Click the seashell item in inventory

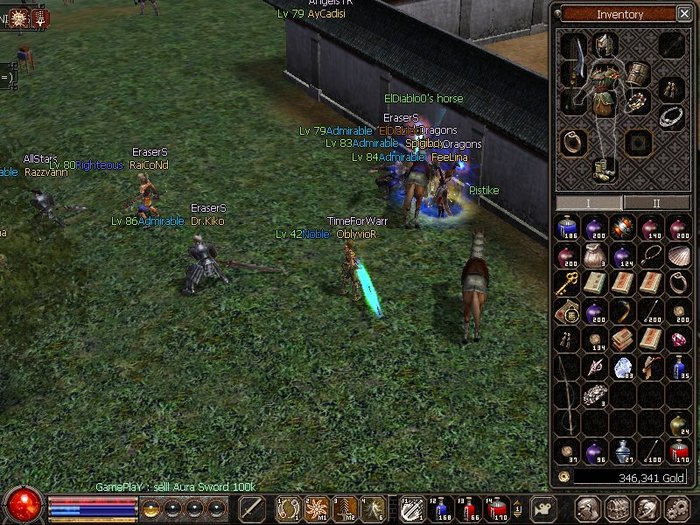tap(678, 256)
